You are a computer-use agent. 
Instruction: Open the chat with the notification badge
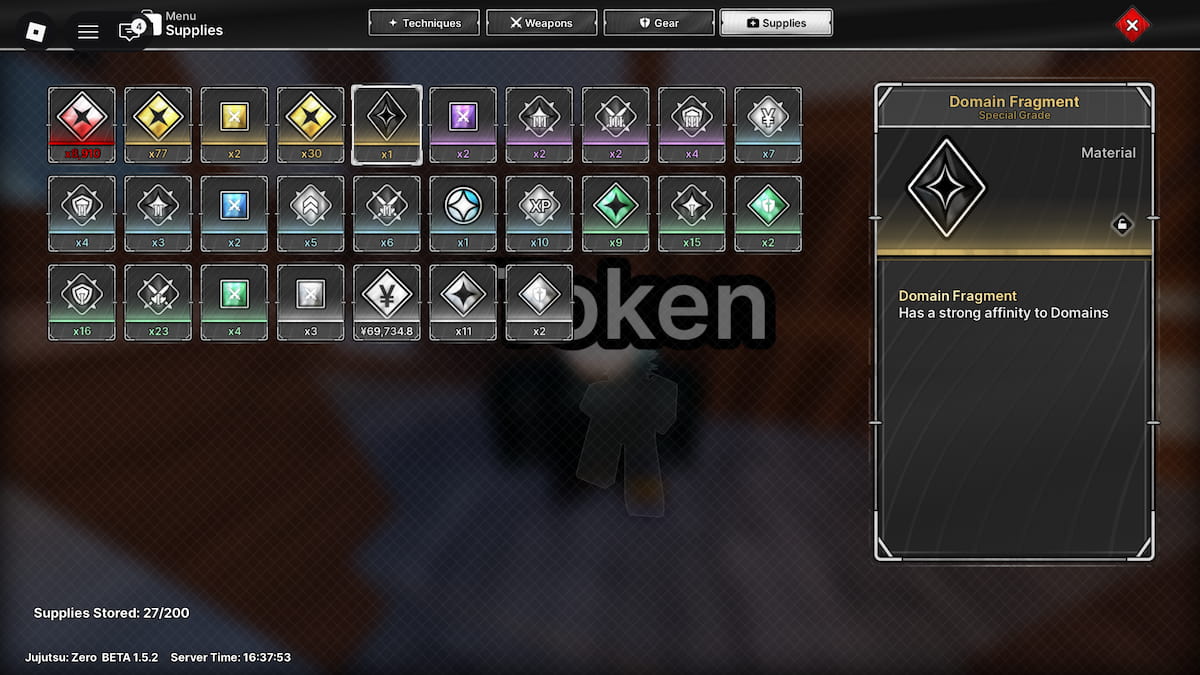point(130,31)
